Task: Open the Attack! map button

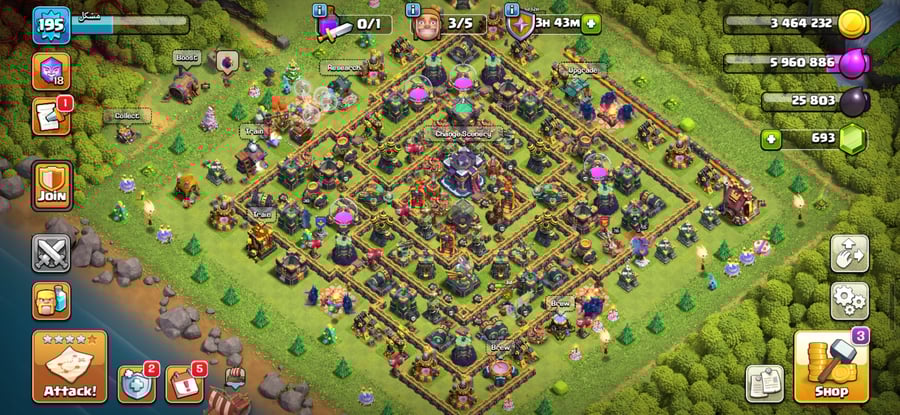Action: pyautogui.click(x=70, y=366)
